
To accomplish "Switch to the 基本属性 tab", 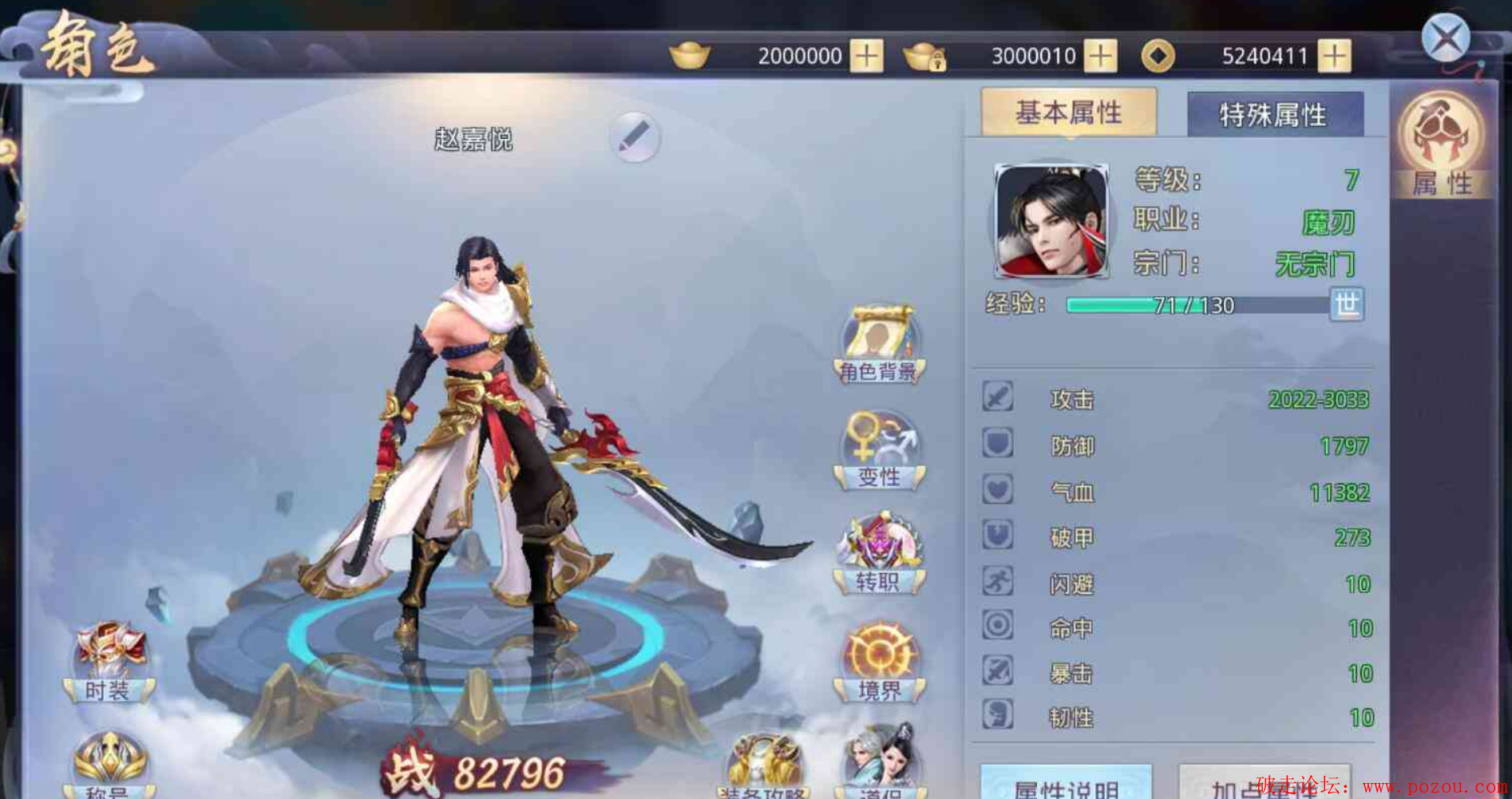I will pyautogui.click(x=1068, y=113).
